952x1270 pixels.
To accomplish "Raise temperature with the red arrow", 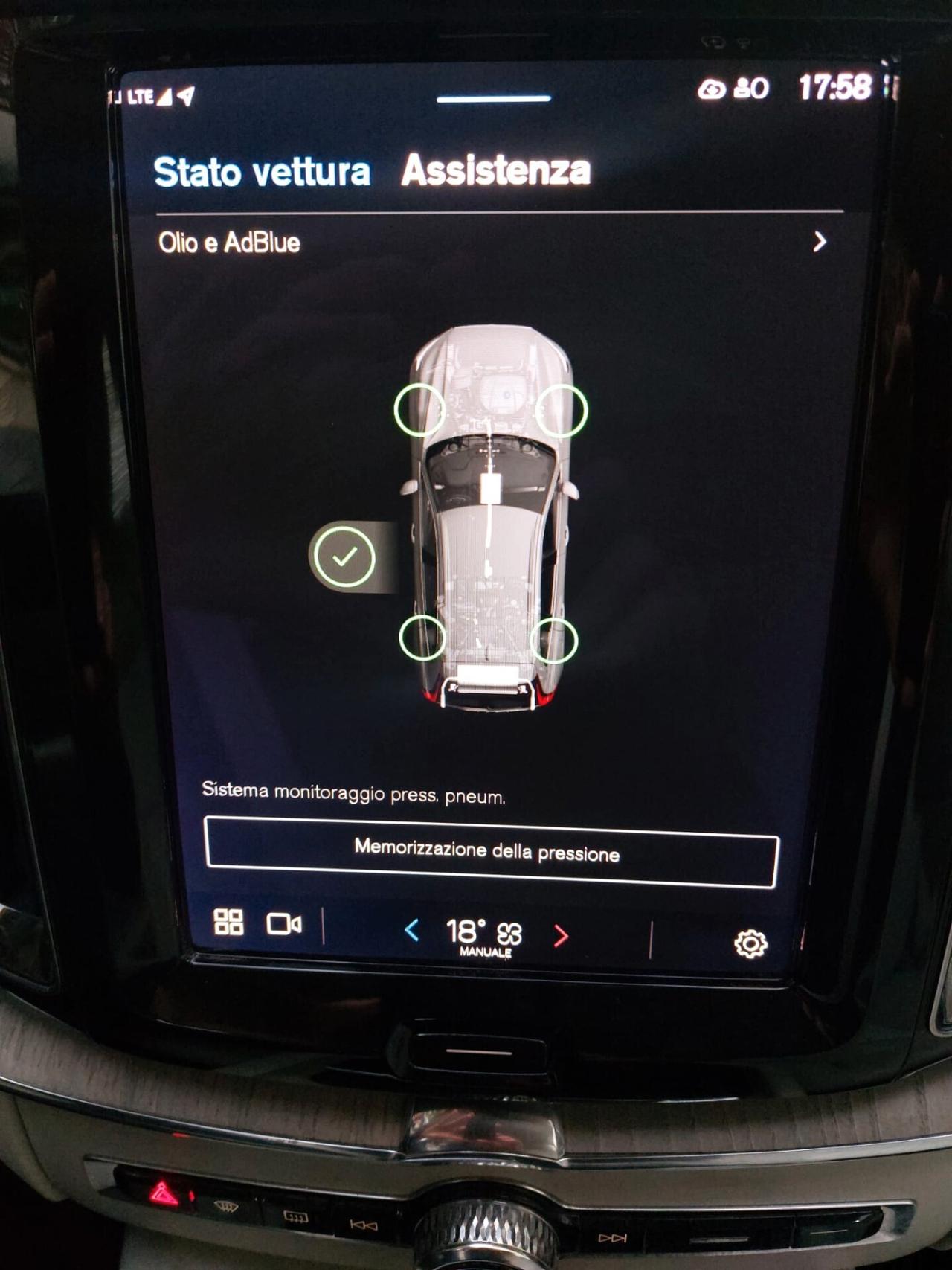I will click(x=561, y=935).
